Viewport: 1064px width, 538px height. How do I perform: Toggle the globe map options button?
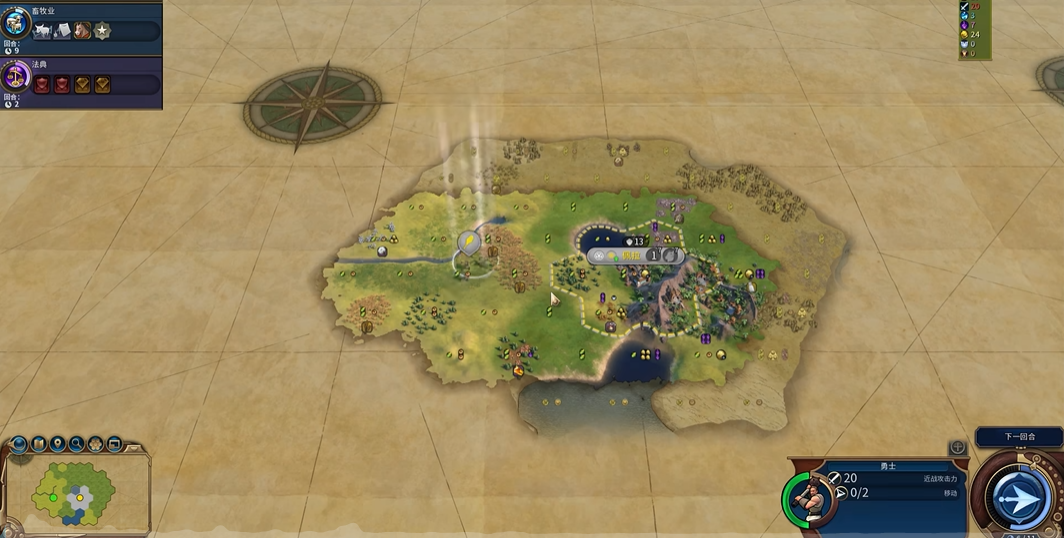point(19,443)
